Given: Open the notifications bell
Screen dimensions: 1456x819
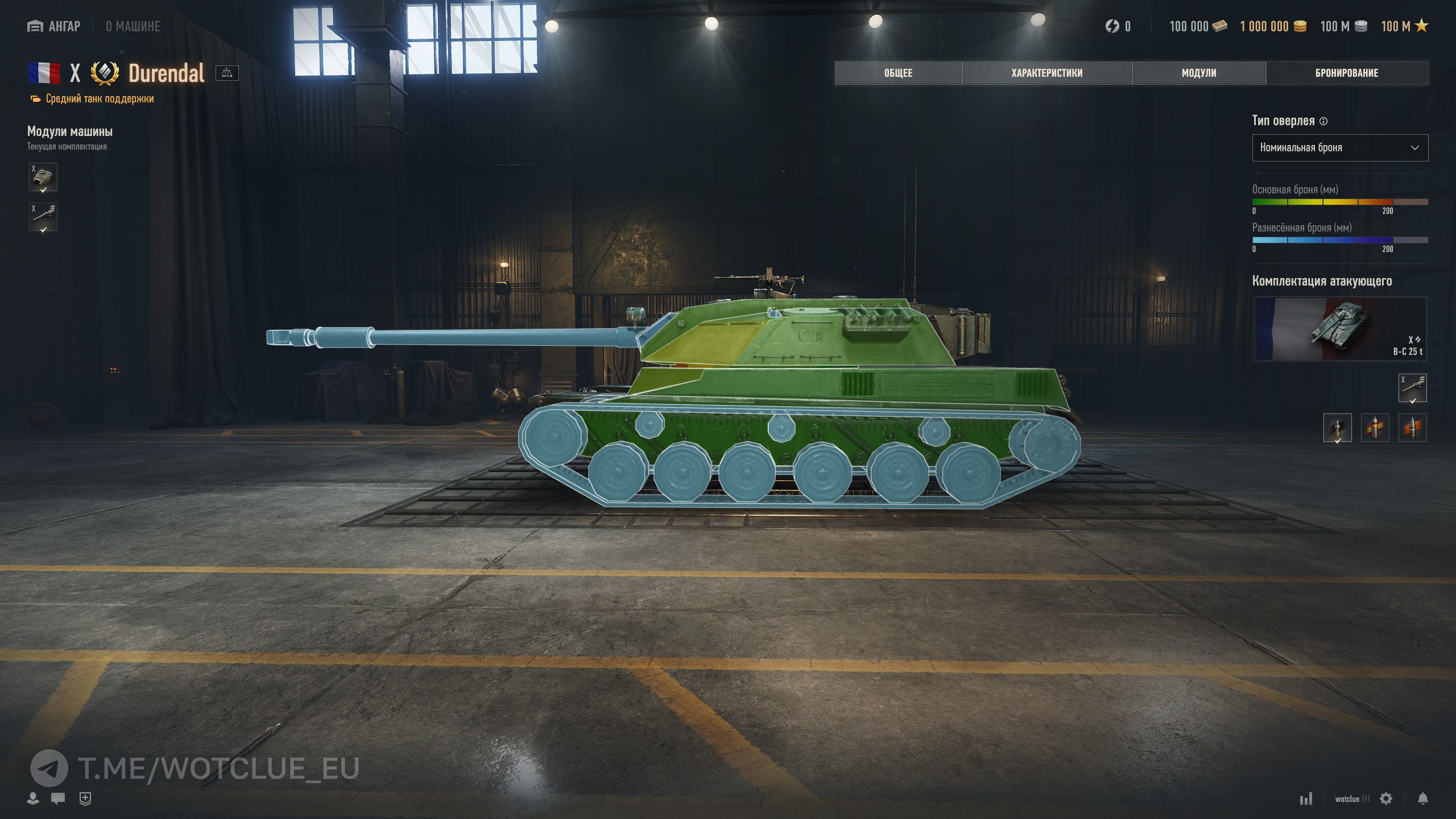Looking at the screenshot, I should pos(1422,799).
